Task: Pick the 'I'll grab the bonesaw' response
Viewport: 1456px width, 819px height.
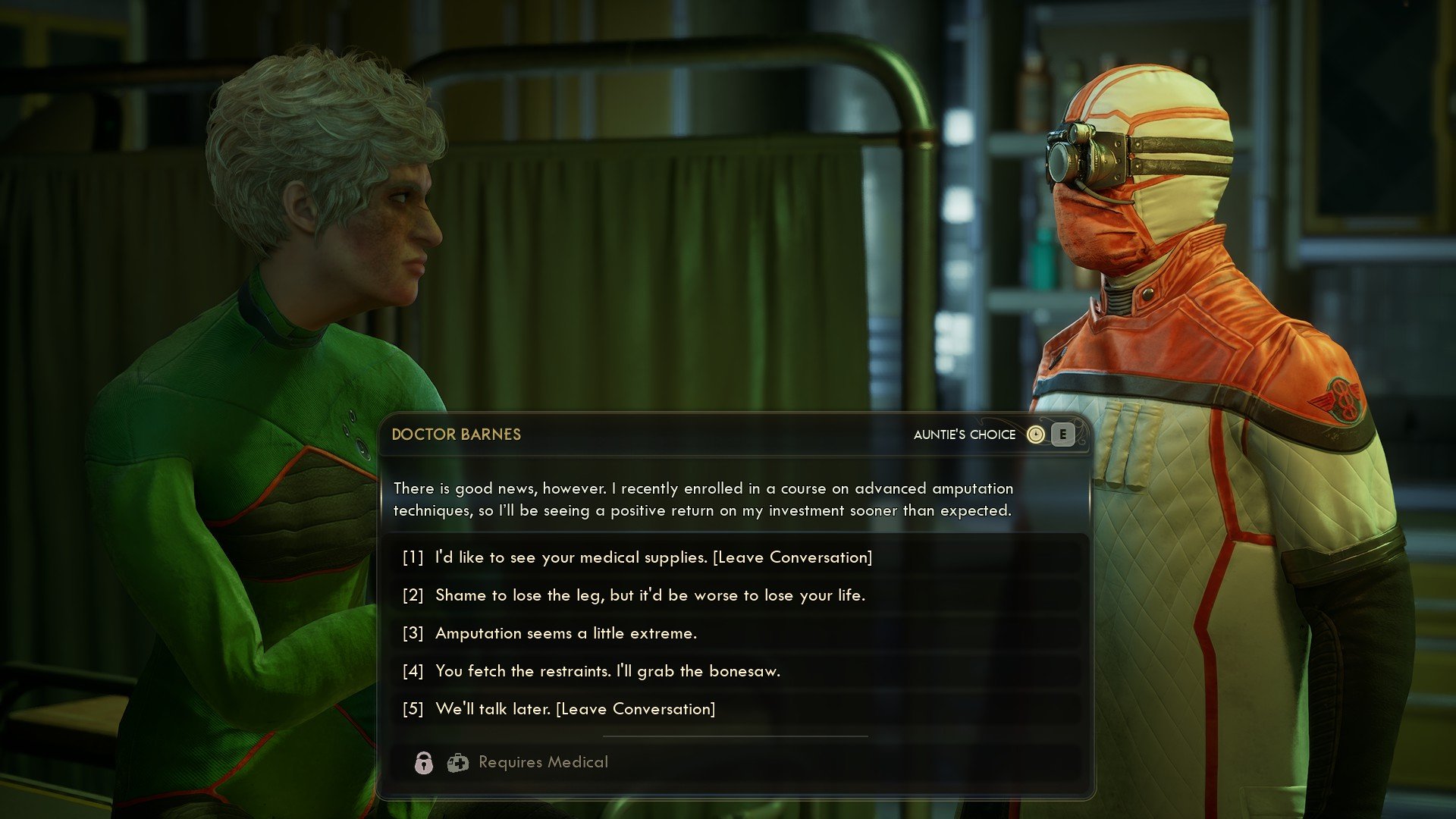Action: 607,671
